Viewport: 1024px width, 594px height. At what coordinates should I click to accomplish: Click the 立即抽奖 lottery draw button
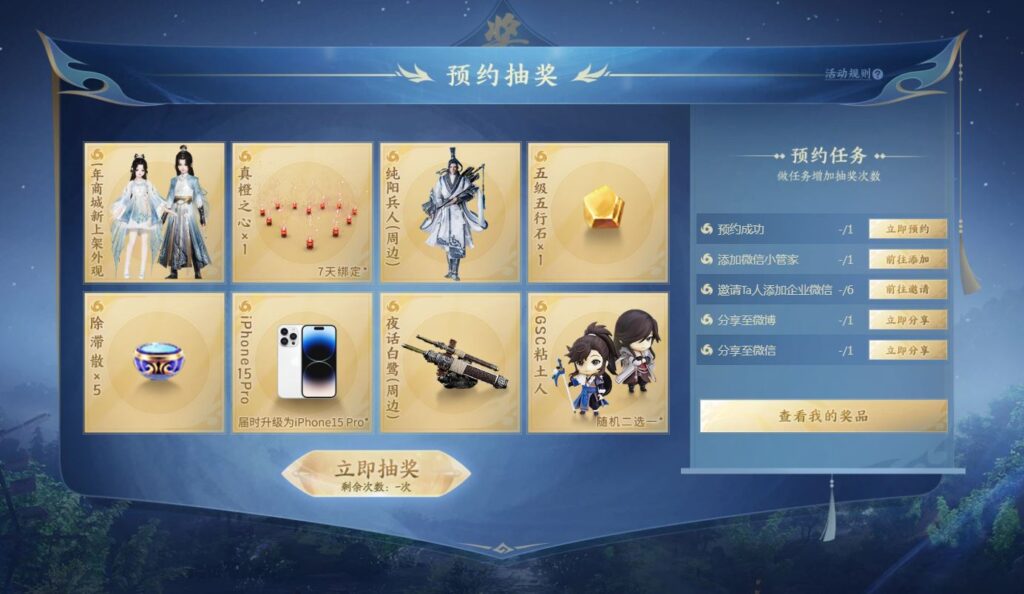(x=376, y=472)
